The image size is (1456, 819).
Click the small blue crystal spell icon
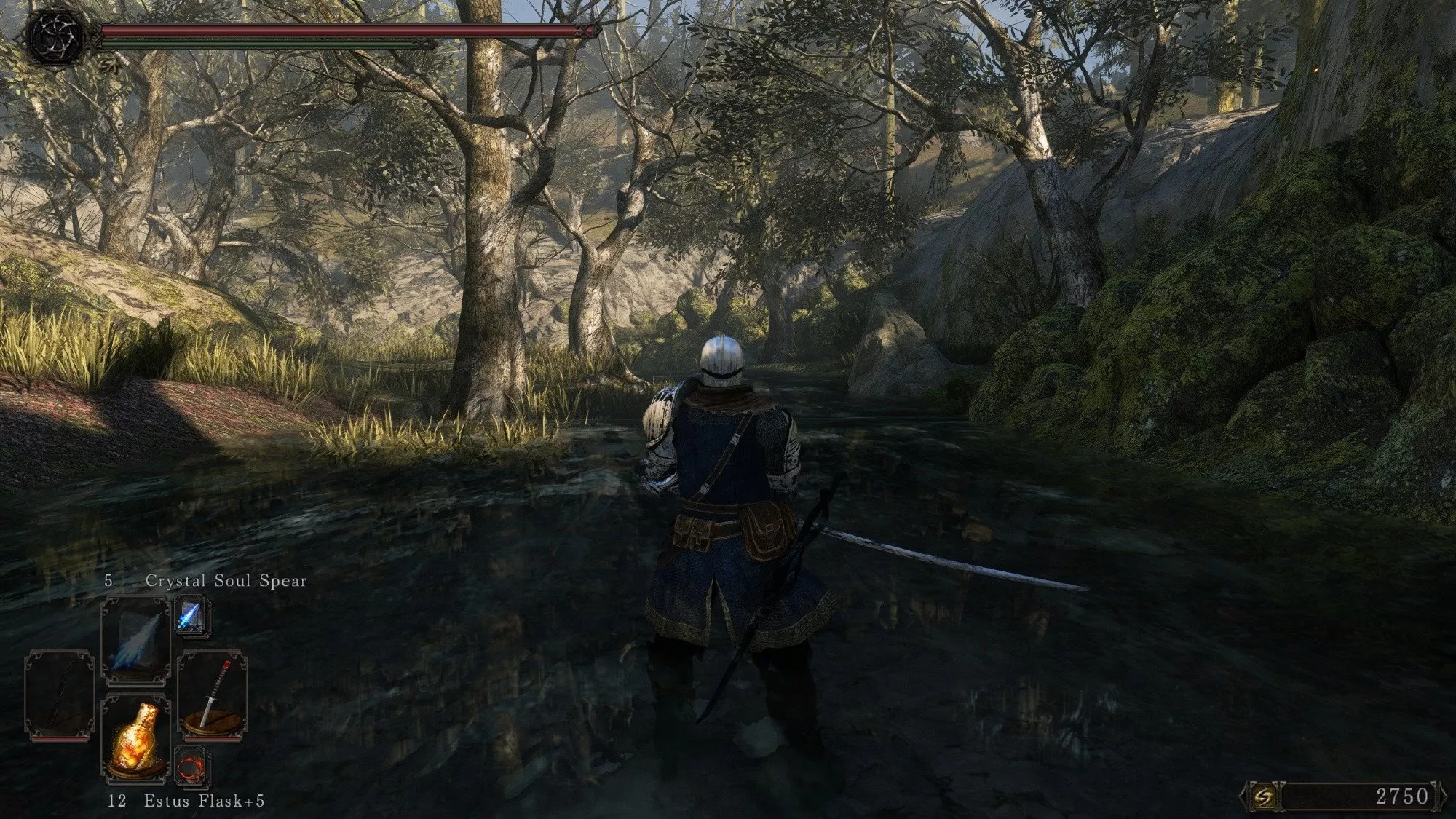pyautogui.click(x=191, y=616)
